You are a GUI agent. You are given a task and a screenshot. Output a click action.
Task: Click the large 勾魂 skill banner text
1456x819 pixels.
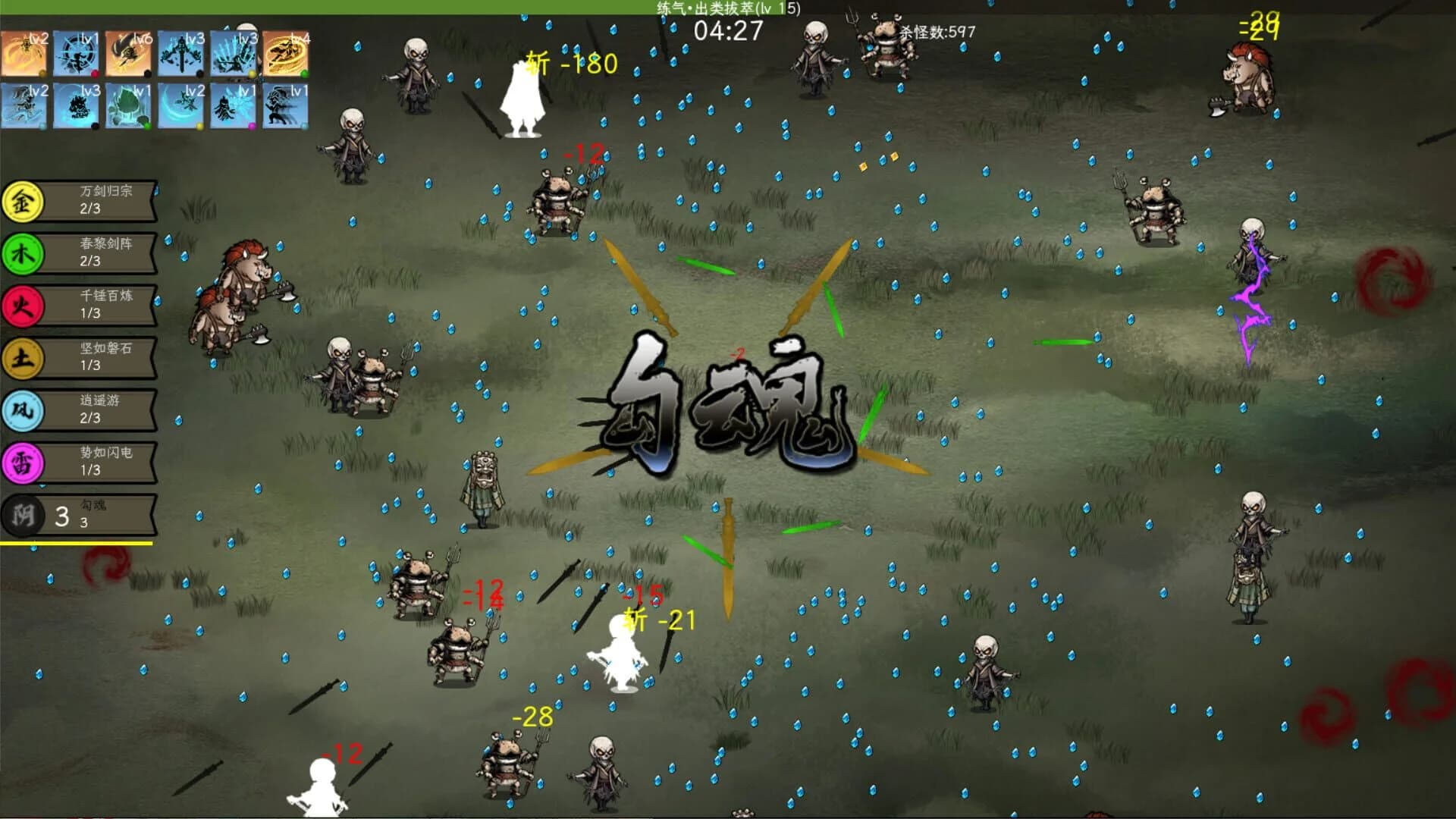(732, 398)
